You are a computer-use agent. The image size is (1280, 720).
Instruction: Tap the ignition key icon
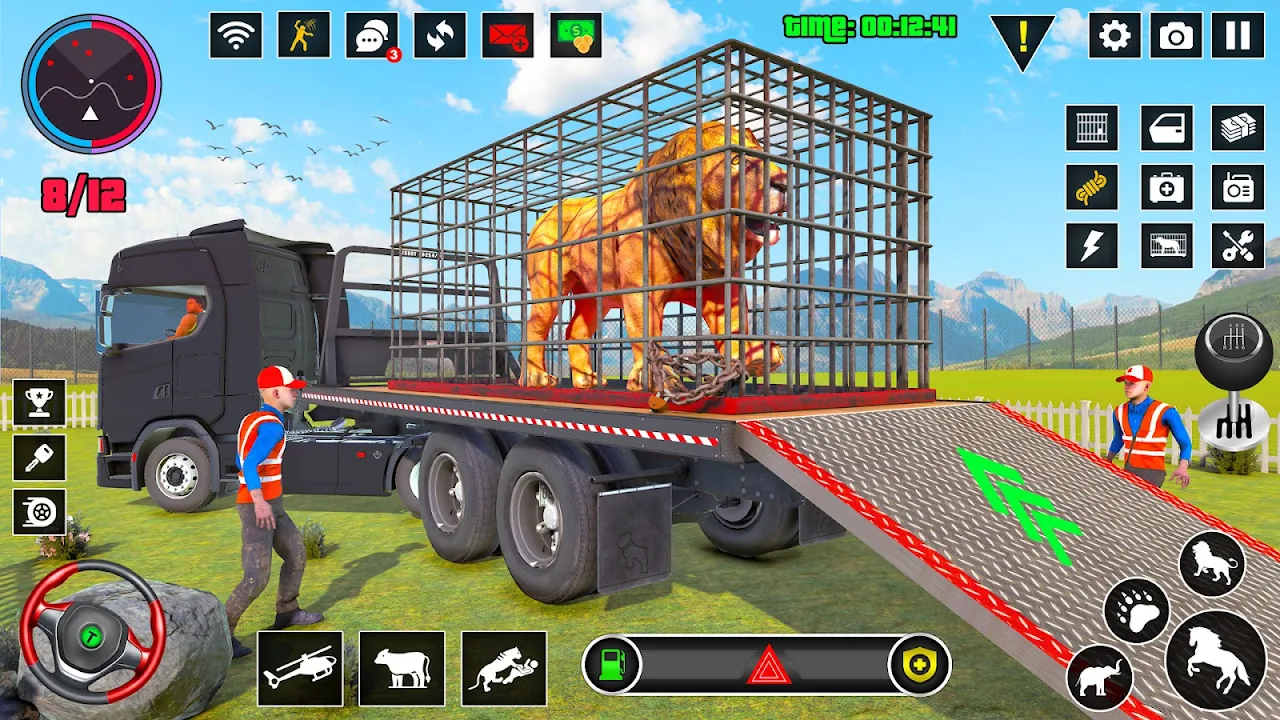click(40, 458)
